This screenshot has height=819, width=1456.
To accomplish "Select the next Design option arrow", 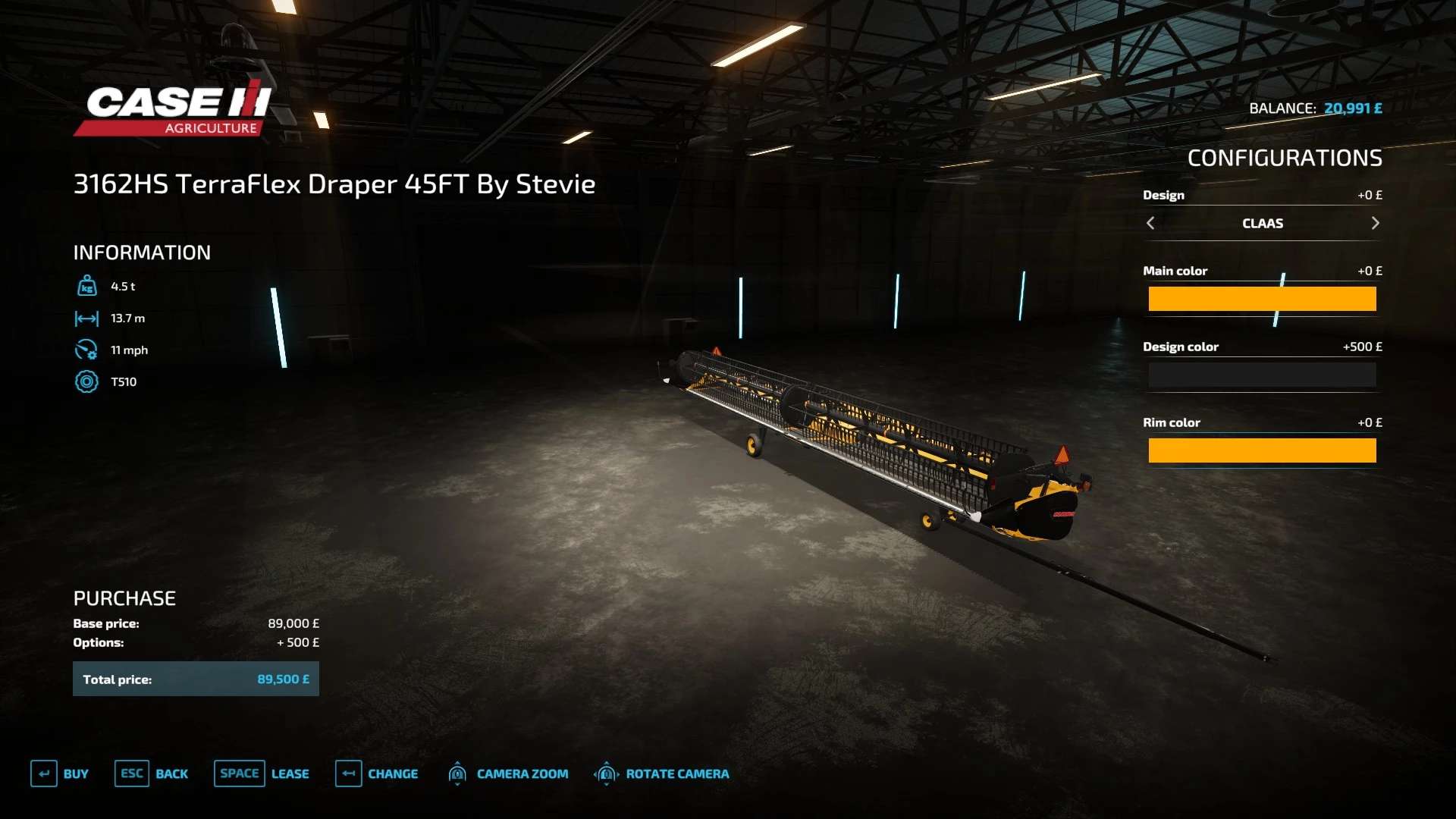I will point(1375,223).
